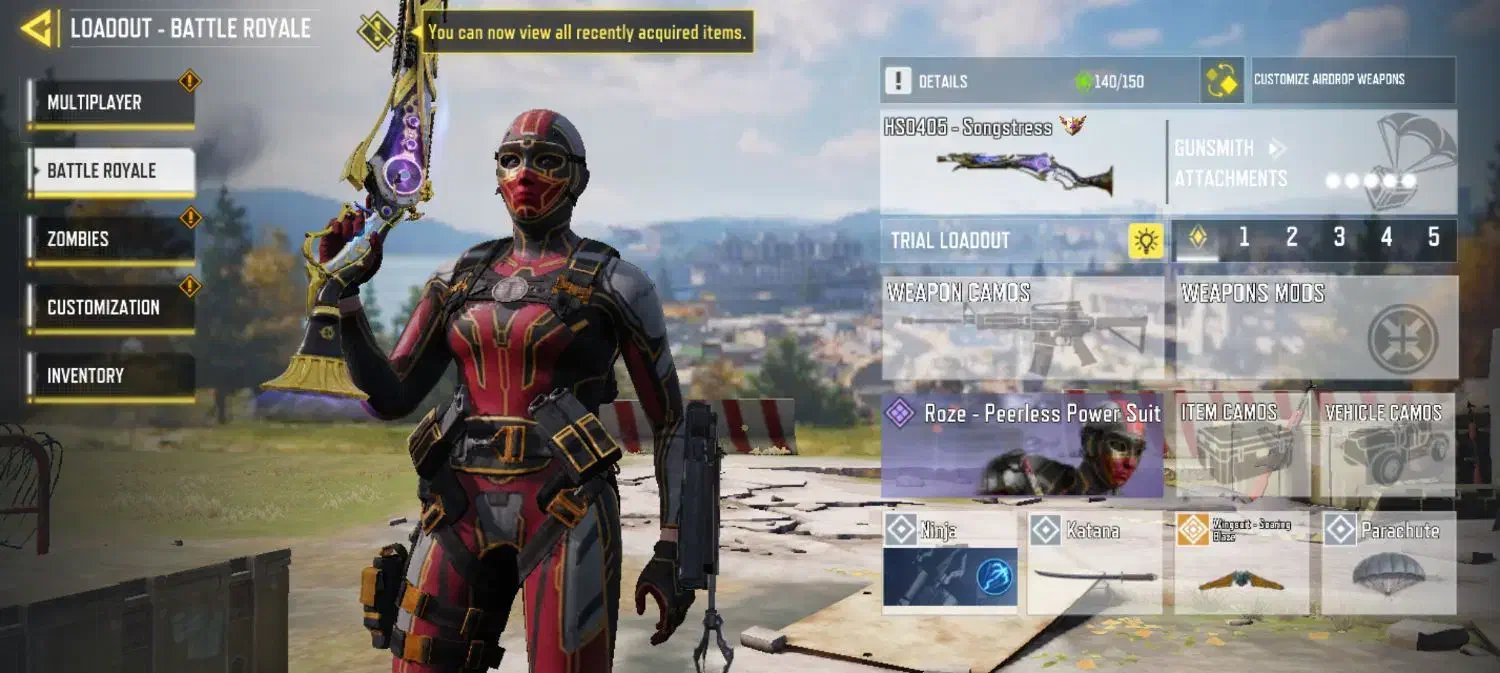Open the Zombies loadout tab
This screenshot has width=1500, height=673.
[x=110, y=239]
